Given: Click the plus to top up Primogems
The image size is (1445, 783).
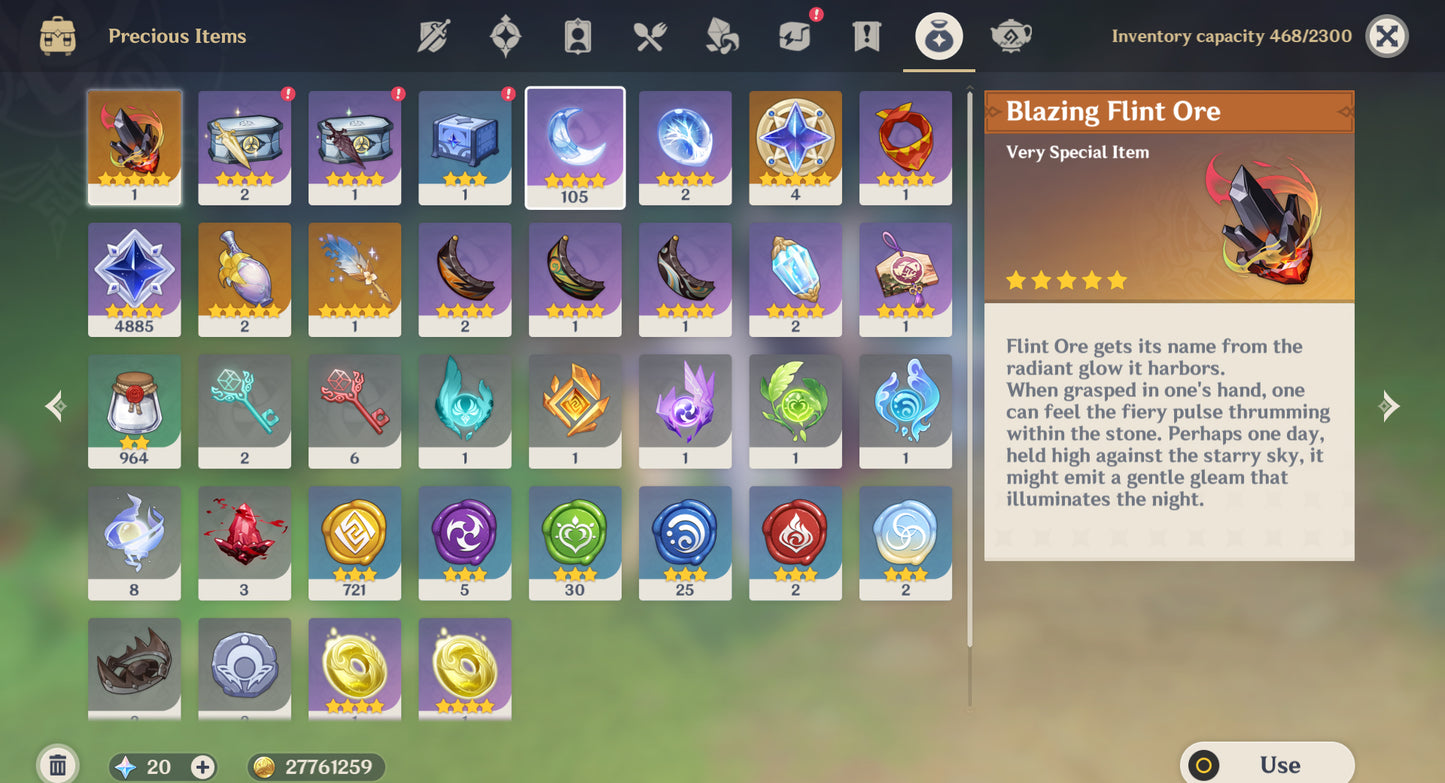Looking at the screenshot, I should point(203,767).
